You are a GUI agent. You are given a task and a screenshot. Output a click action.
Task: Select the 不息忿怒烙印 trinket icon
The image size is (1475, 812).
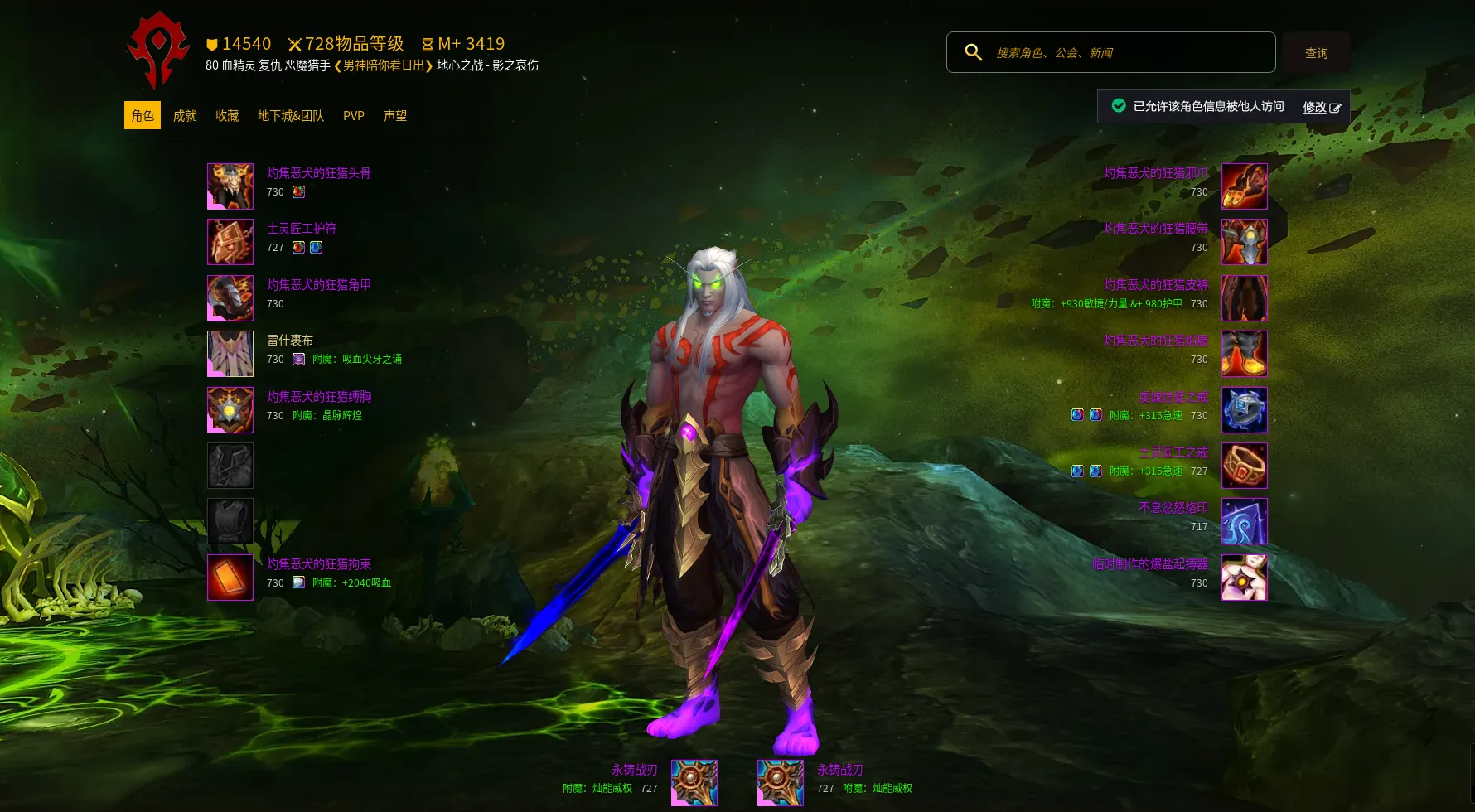[x=1244, y=521]
